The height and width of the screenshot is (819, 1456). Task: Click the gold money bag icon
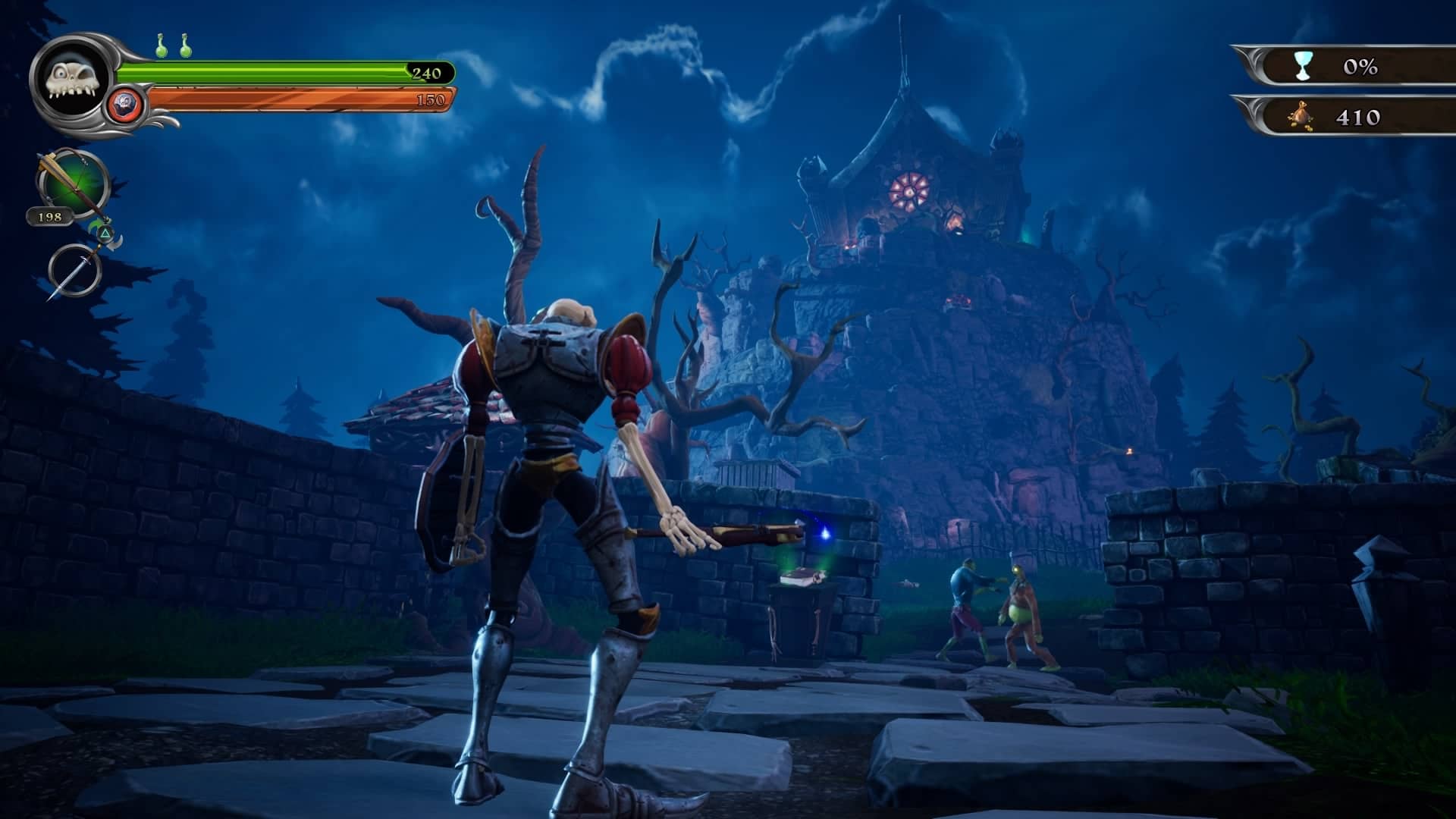[1302, 117]
